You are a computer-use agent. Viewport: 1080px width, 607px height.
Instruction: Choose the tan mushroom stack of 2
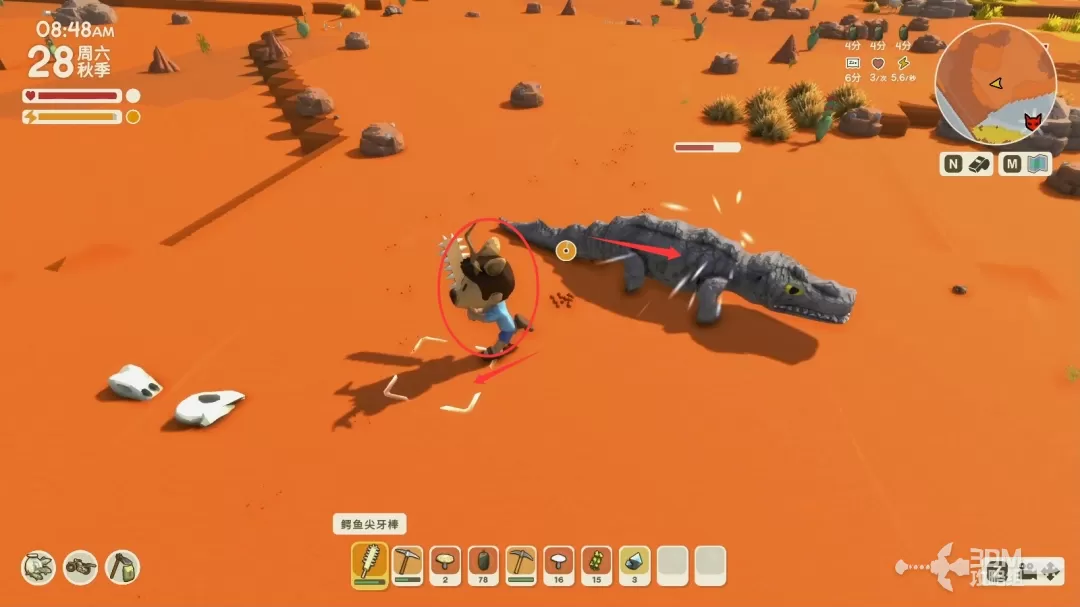445,565
